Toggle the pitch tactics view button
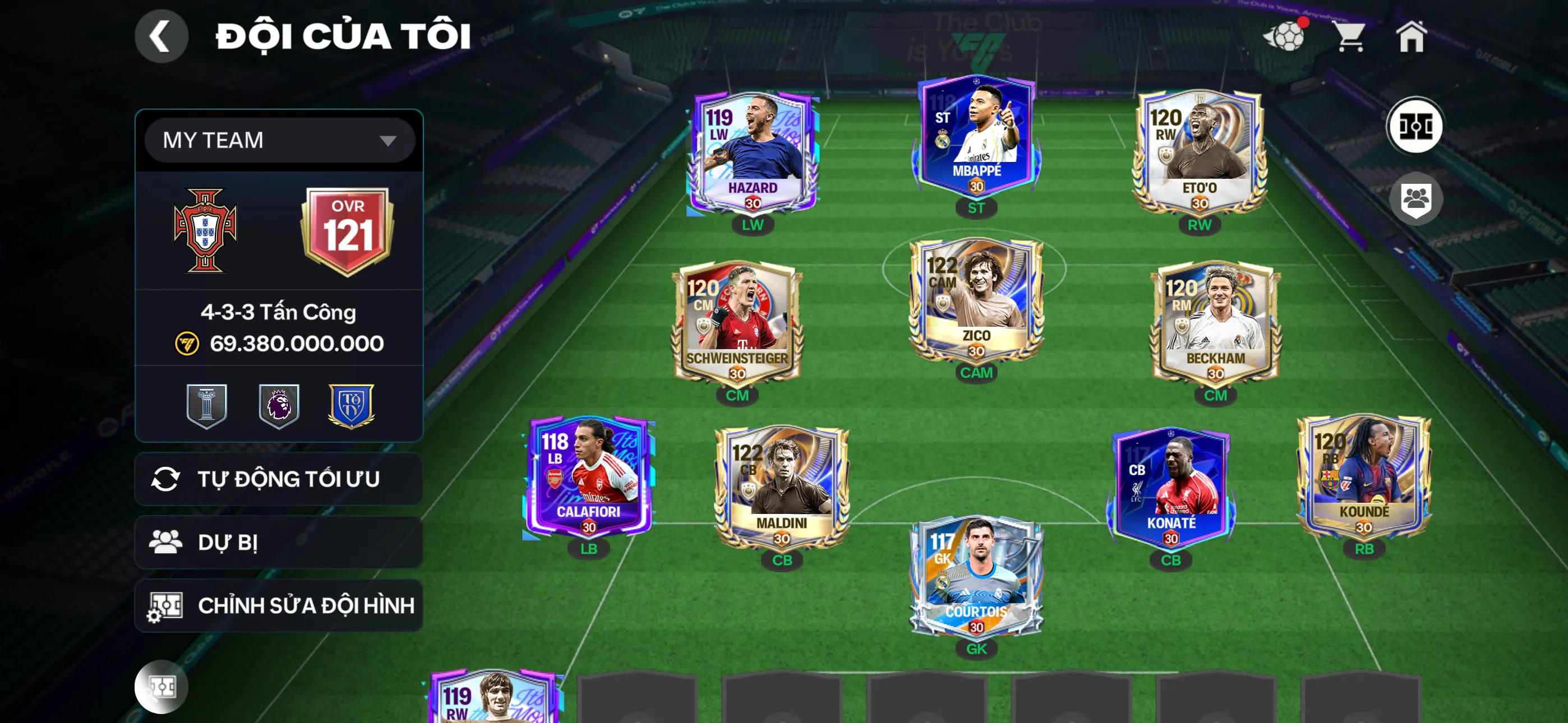 coord(1414,127)
